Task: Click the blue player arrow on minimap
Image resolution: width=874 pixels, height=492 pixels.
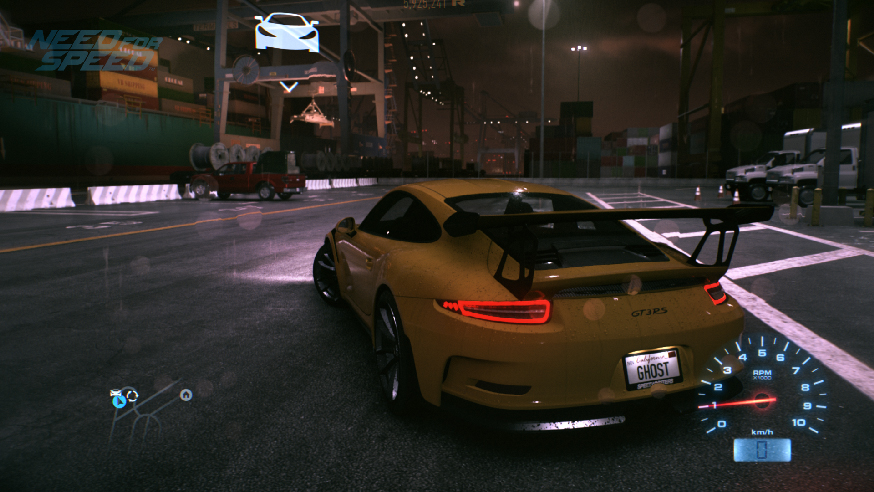Action: (x=120, y=402)
